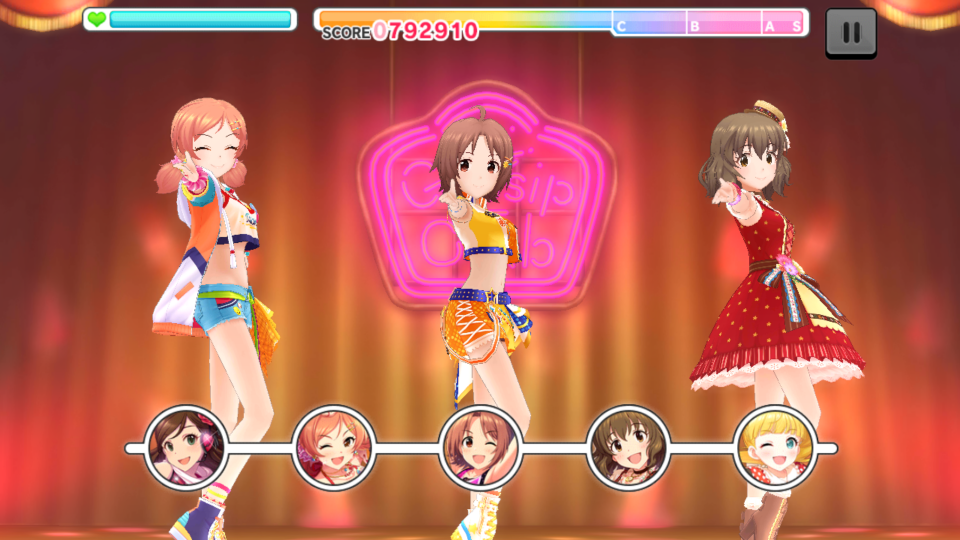Hit the winking brown-haired idol's target circle
The width and height of the screenshot is (960, 540).
point(481,447)
